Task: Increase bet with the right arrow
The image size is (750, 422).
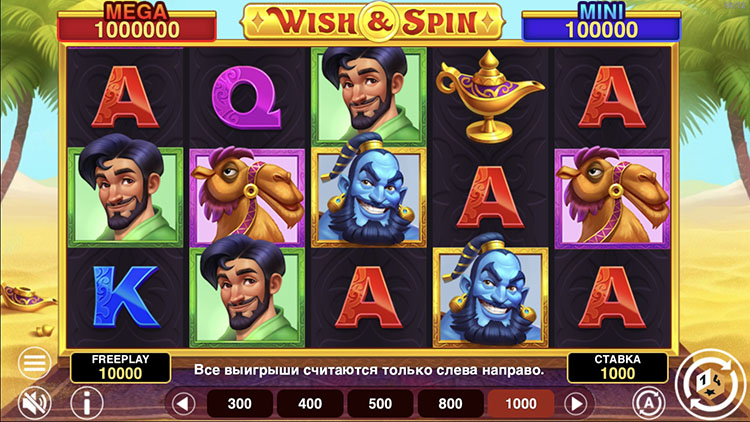Action: coord(575,404)
